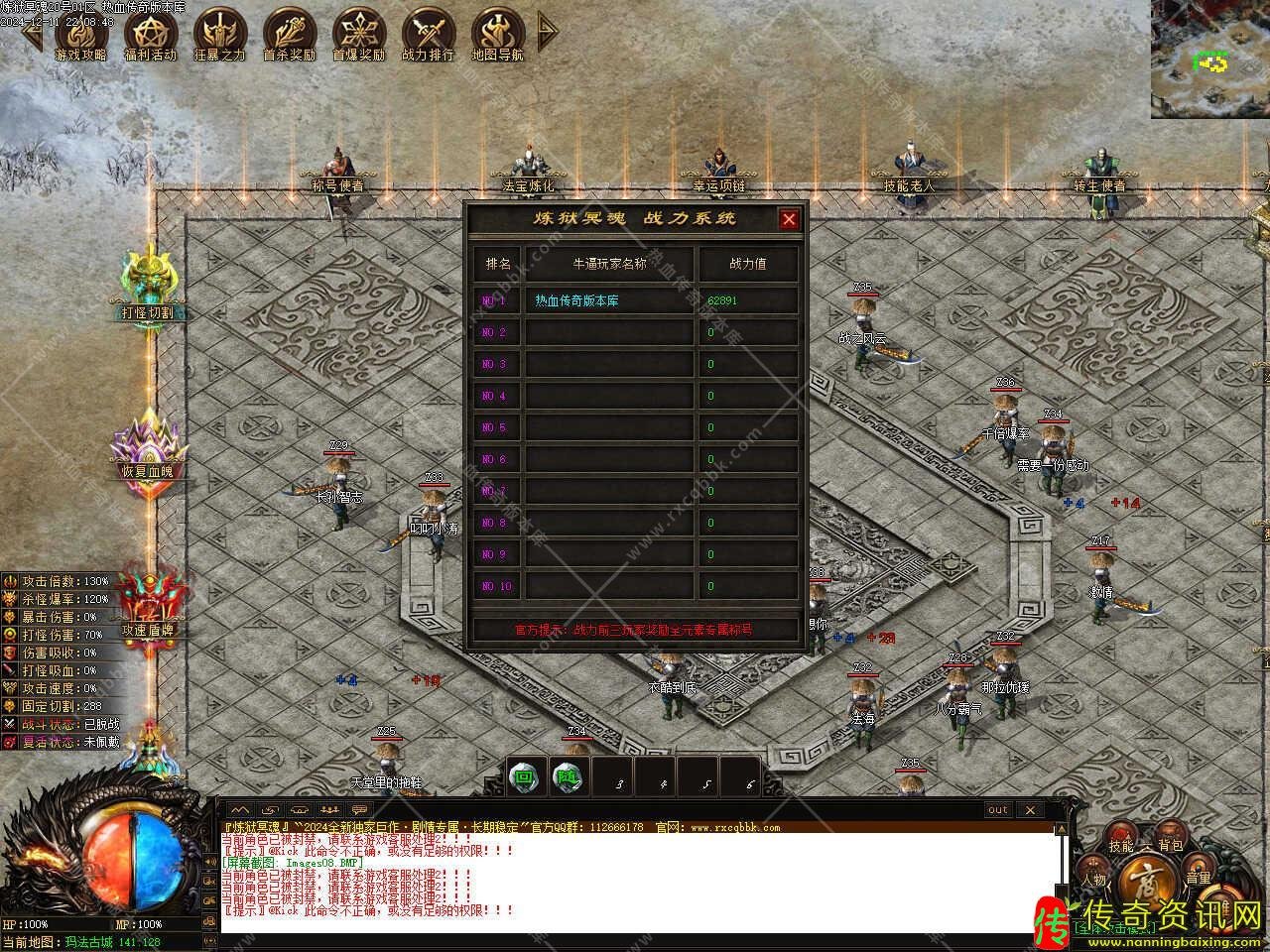Select the 狂暴之力 icon

click(219, 35)
